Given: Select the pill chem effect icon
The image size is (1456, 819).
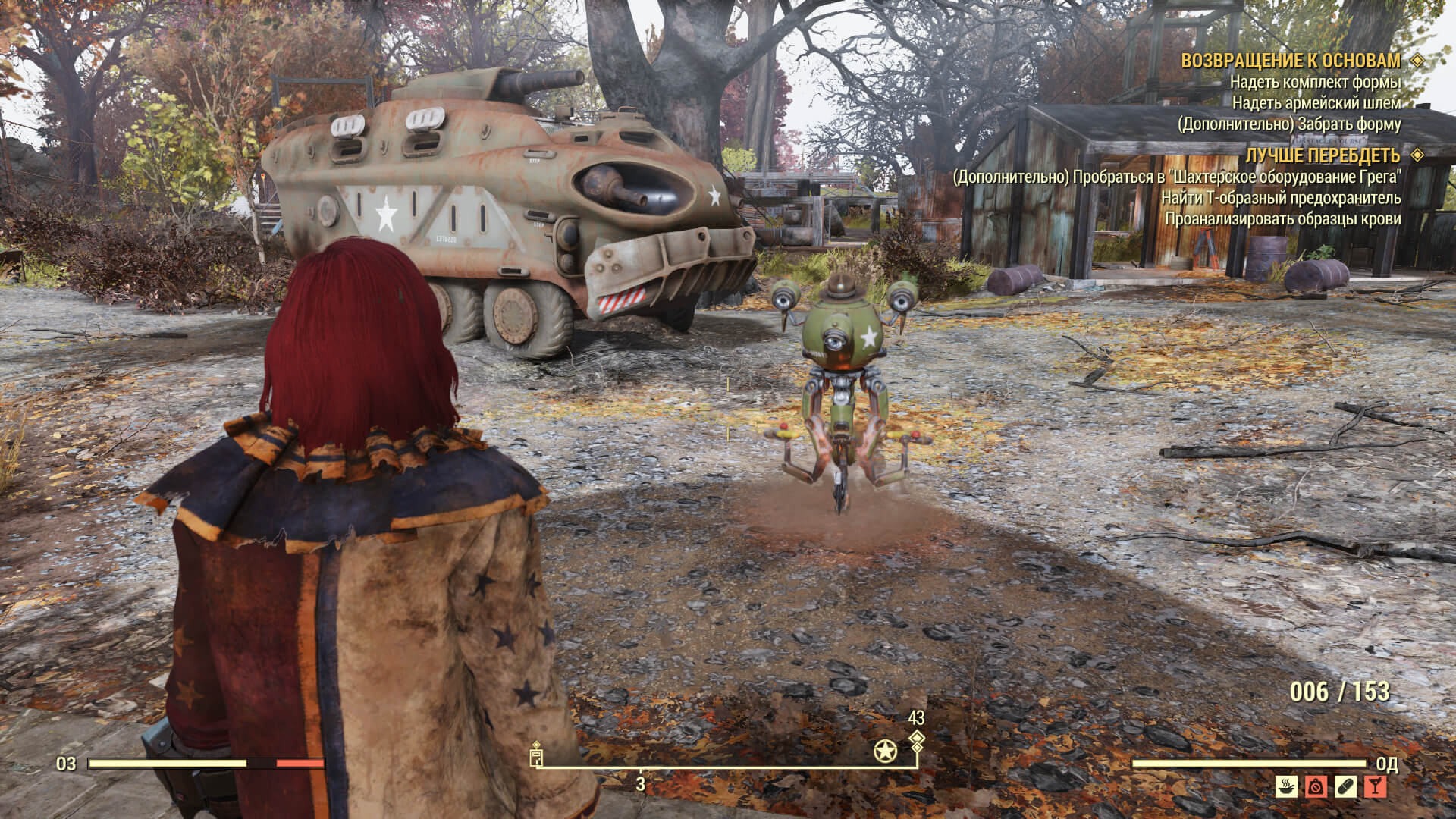Looking at the screenshot, I should (x=1345, y=786).
